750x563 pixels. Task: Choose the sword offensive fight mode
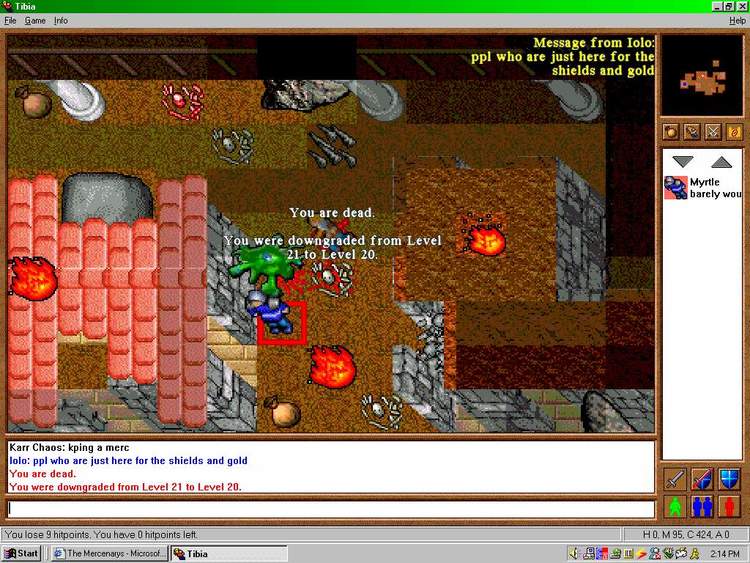coord(675,478)
